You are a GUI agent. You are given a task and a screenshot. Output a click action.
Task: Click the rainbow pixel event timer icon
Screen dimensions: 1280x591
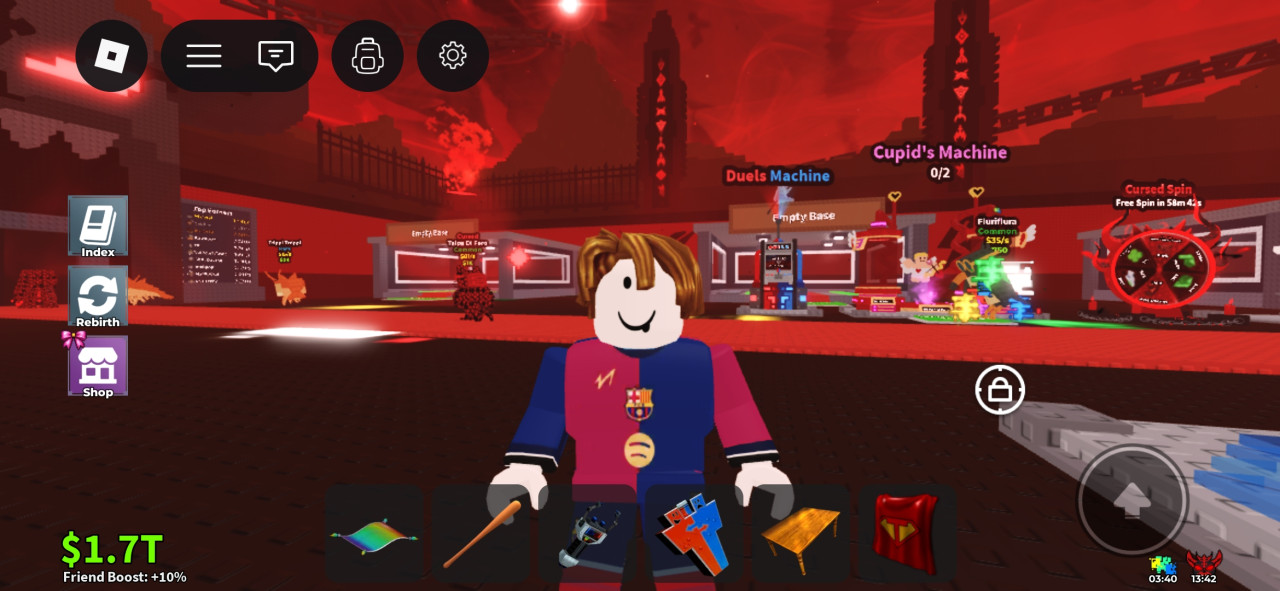click(x=1162, y=565)
